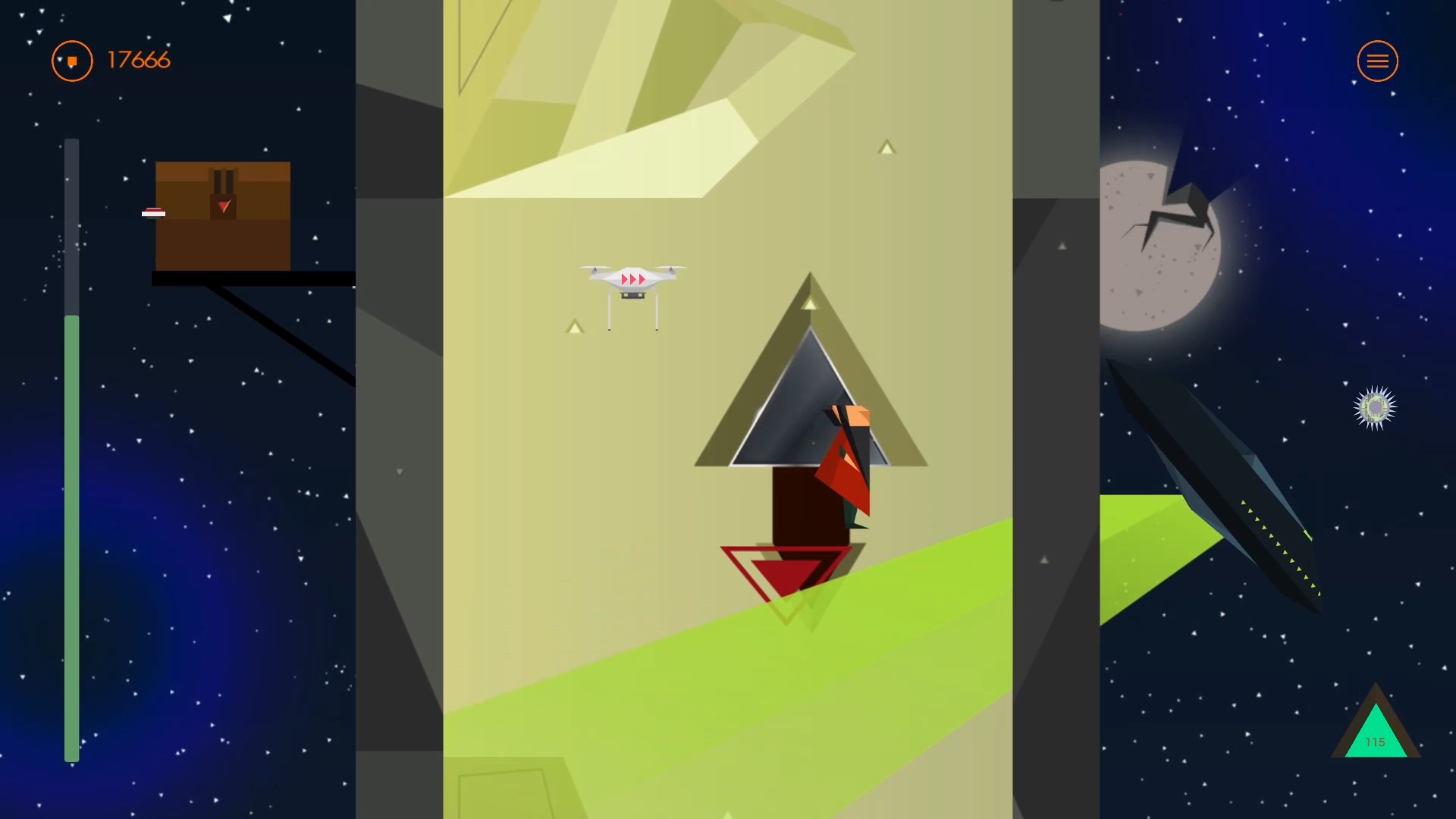The width and height of the screenshot is (1456, 819).
Task: Click the green progress bar on the left
Action: coord(72,531)
